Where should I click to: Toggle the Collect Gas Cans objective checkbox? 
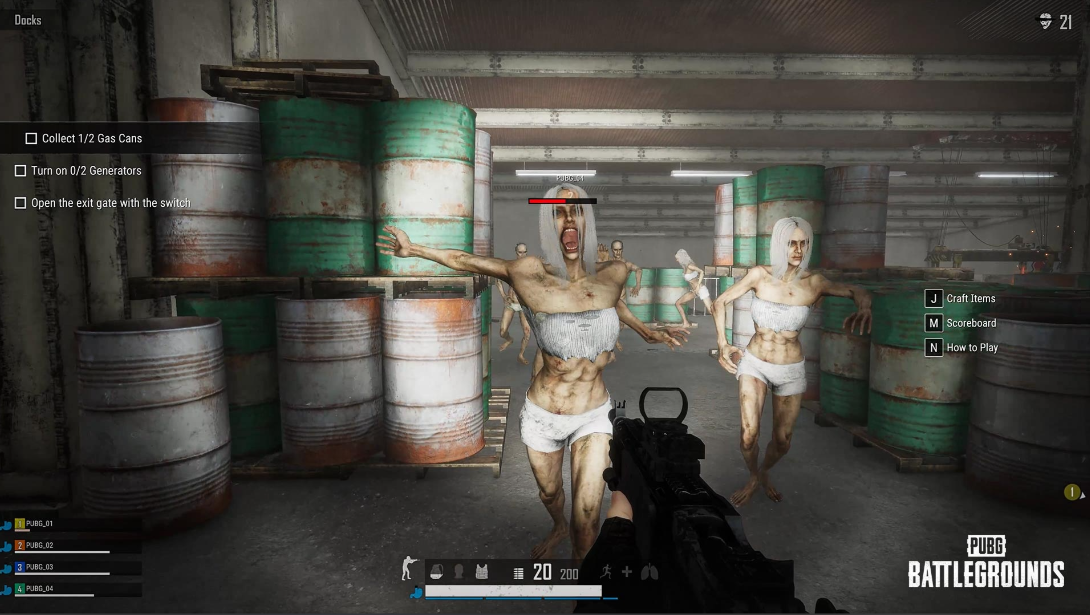pyautogui.click(x=32, y=139)
